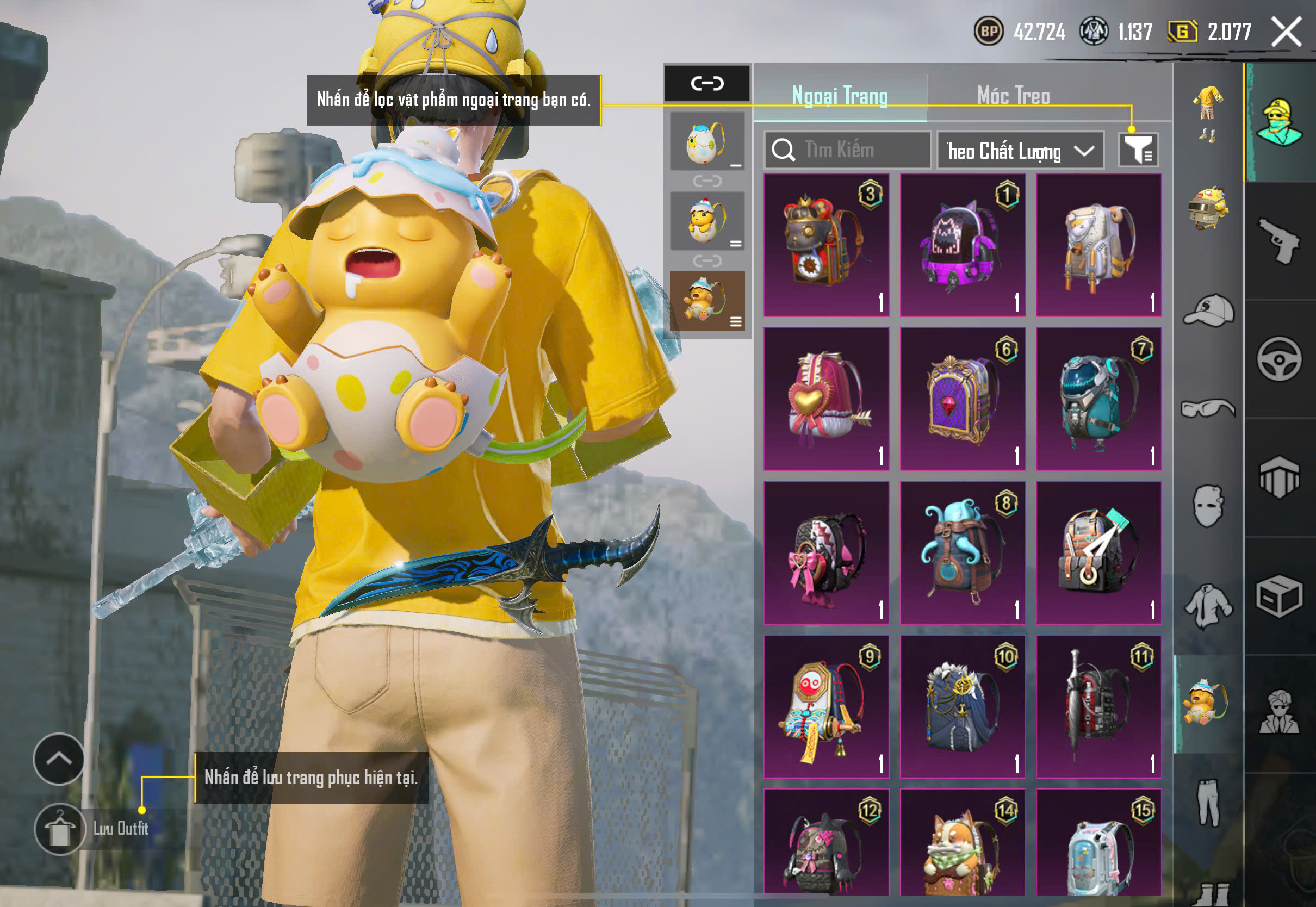This screenshot has width=1316, height=907.
Task: Pick the golden heart pink backpack
Action: click(x=826, y=399)
